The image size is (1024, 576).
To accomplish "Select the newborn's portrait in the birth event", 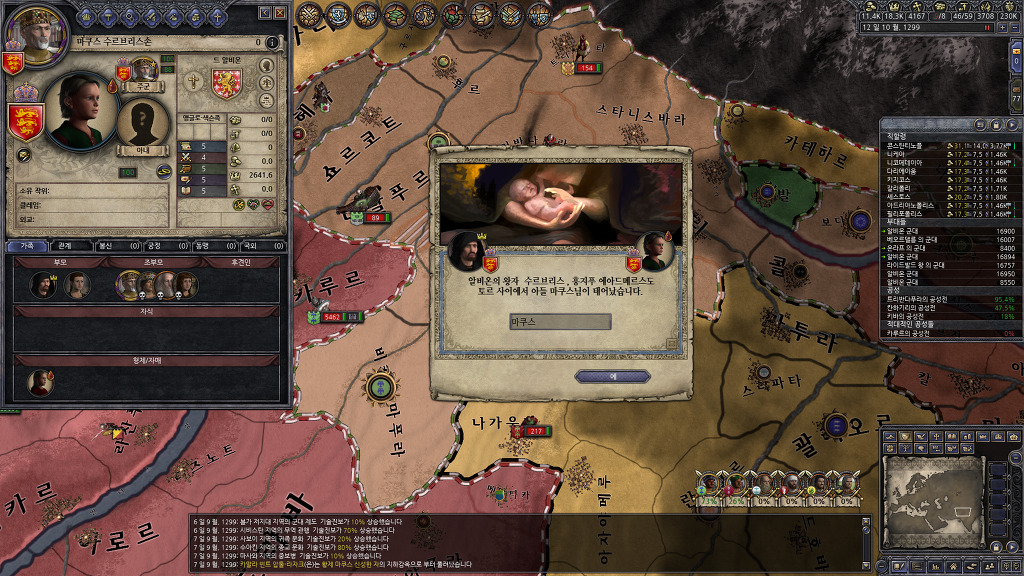I will (x=654, y=250).
